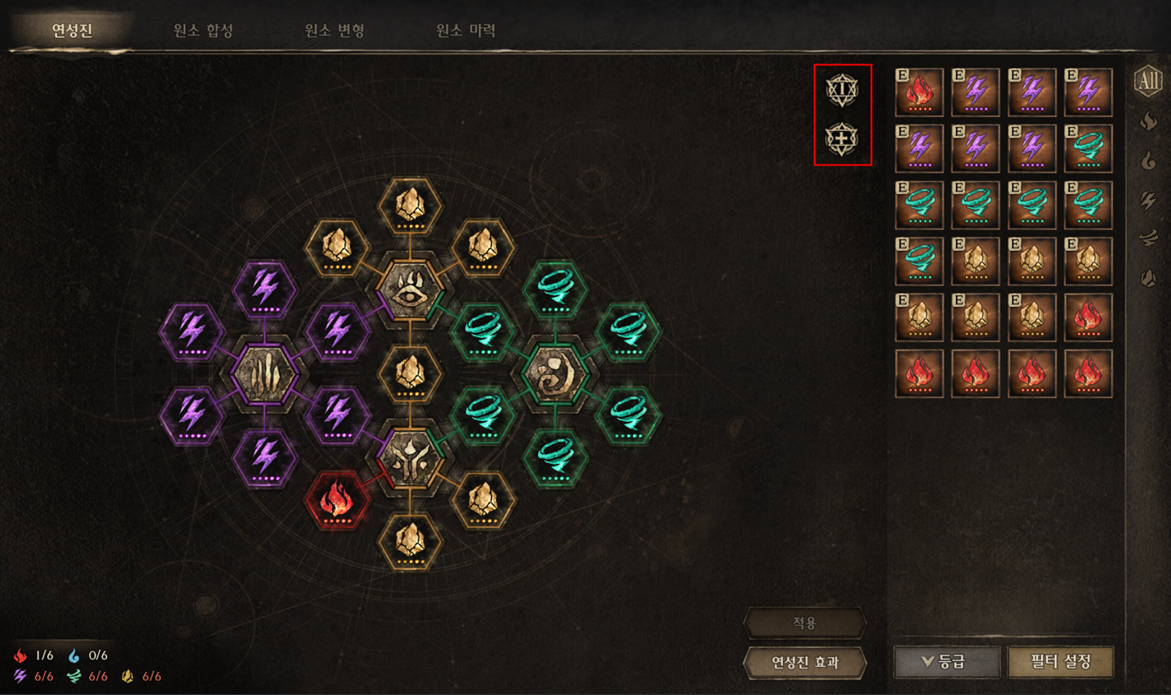Viewport: 1171px width, 695px height.
Task: Choose the horned mask core node
Action: 409,458
